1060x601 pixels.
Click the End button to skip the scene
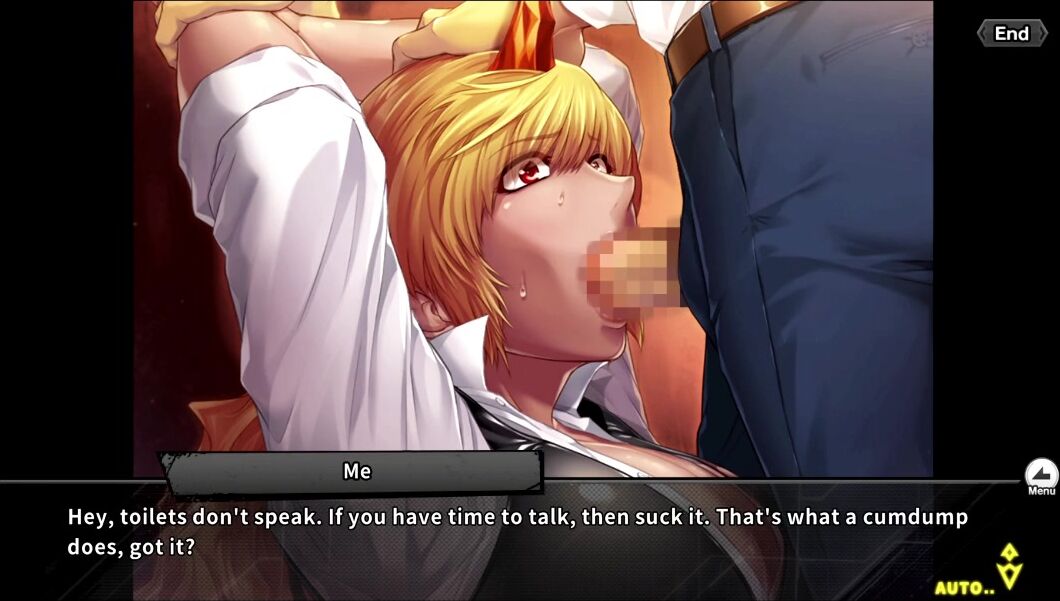1010,34
